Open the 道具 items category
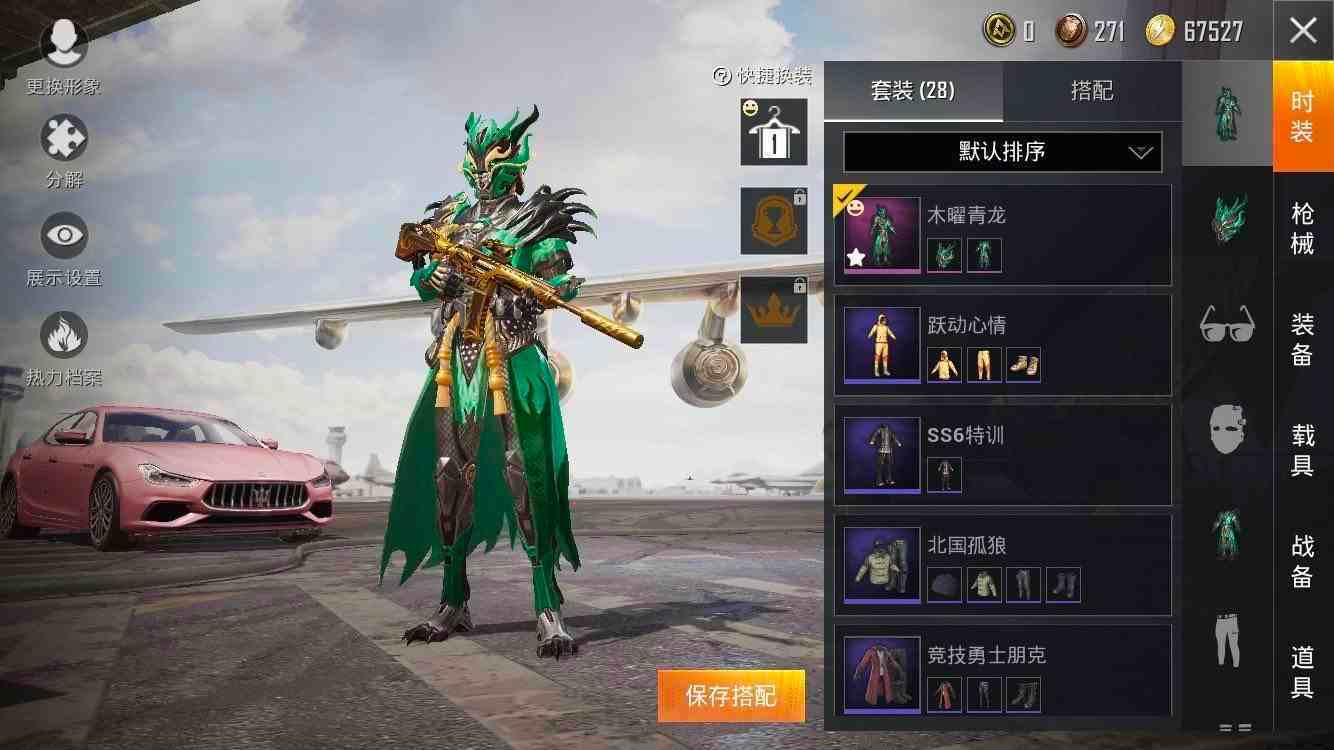This screenshot has width=1334, height=750. tap(1302, 670)
